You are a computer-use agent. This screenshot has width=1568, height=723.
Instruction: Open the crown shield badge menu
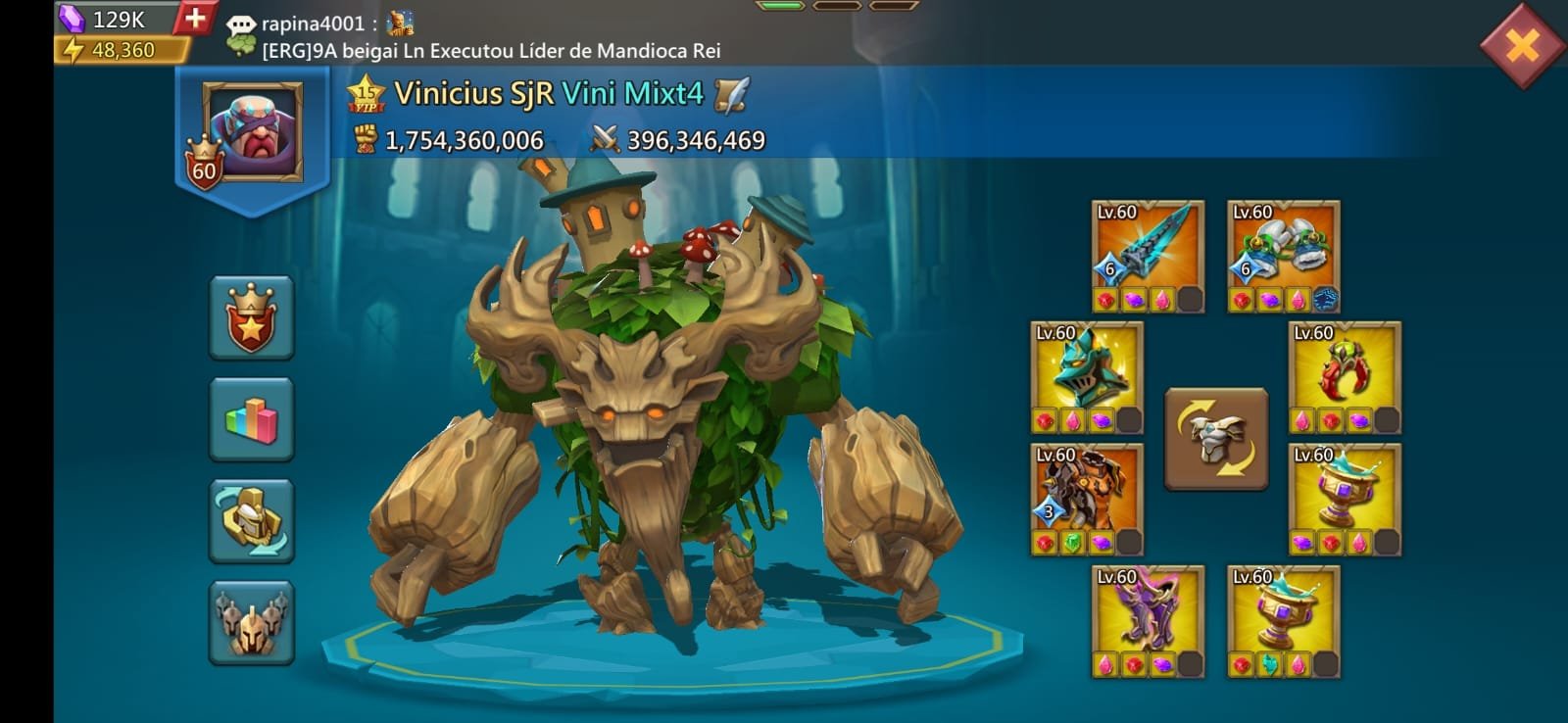tap(252, 318)
